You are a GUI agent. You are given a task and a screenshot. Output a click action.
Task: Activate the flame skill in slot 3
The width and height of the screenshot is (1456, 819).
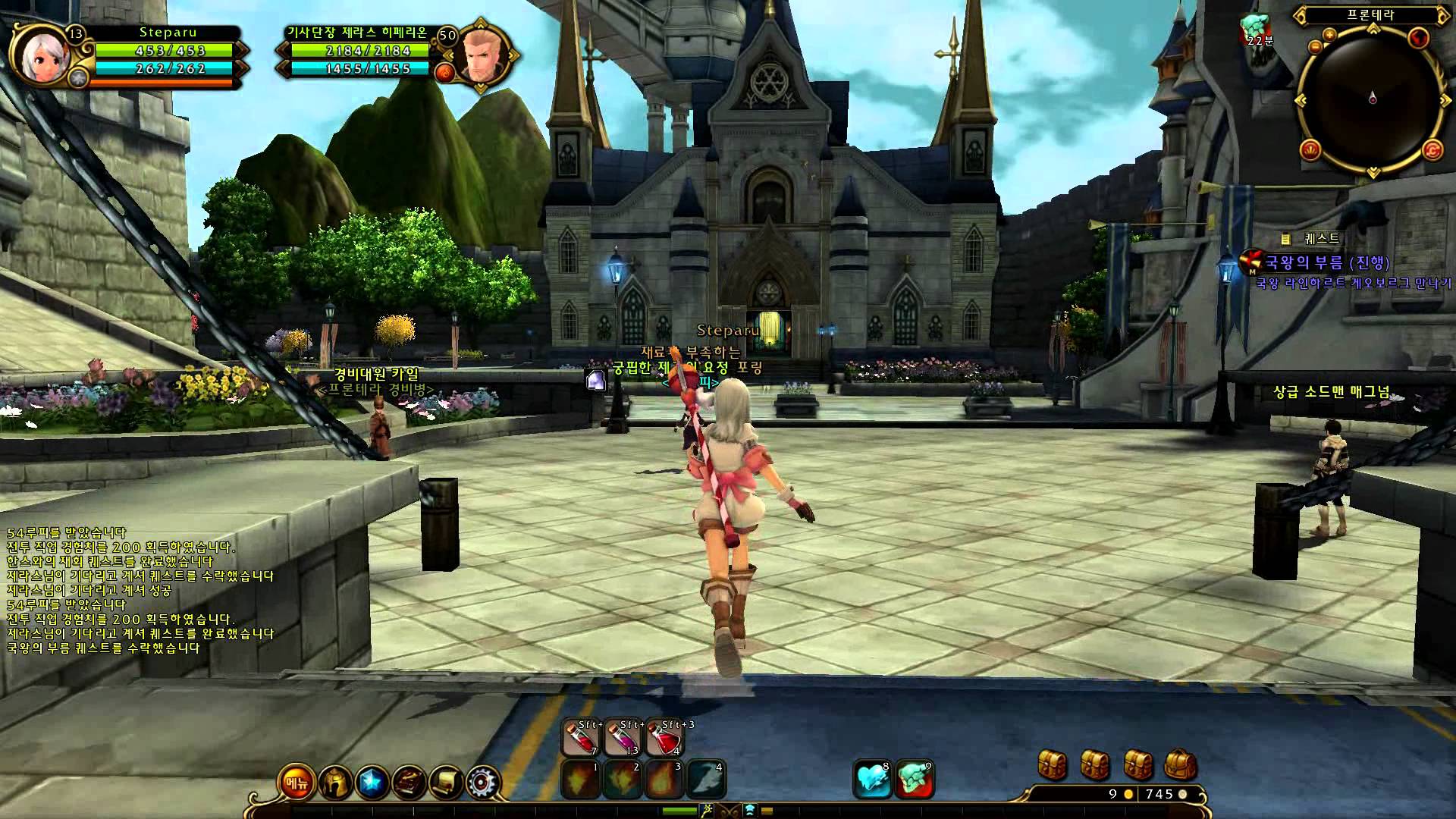click(x=664, y=780)
